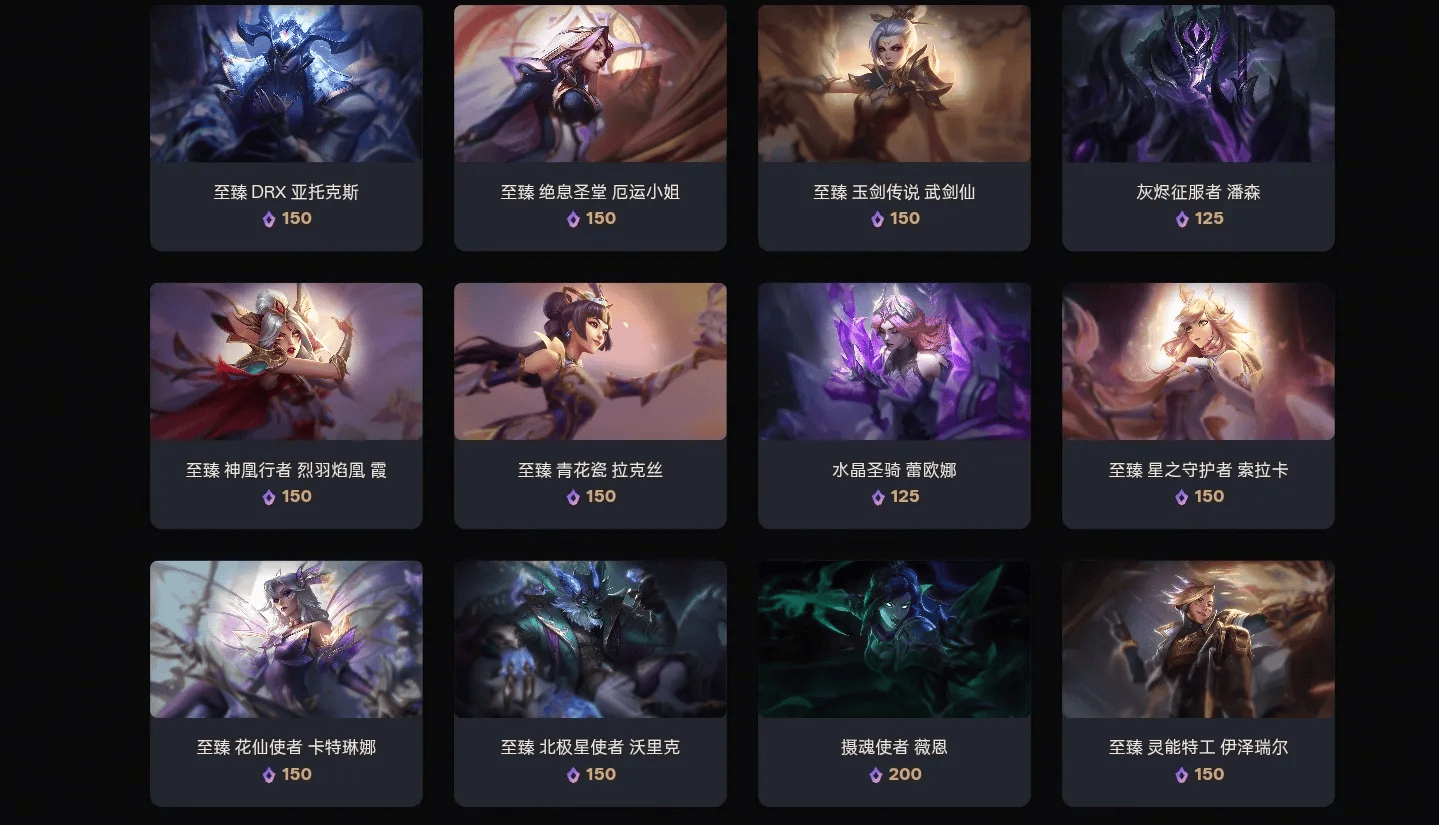The width and height of the screenshot is (1439, 825).
Task: Pick the 至臻 花仙使者 卡特琳娜 card
Action: coord(286,683)
